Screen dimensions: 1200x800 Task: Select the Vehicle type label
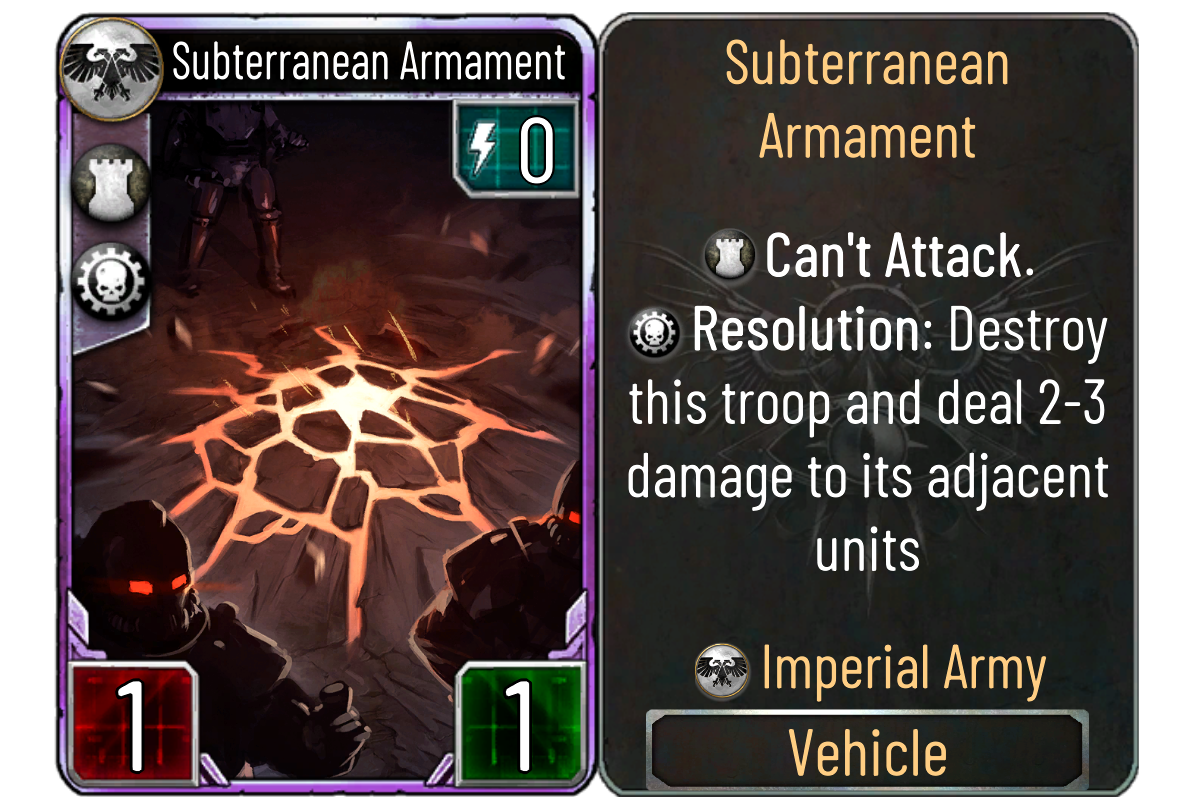pyautogui.click(x=867, y=752)
